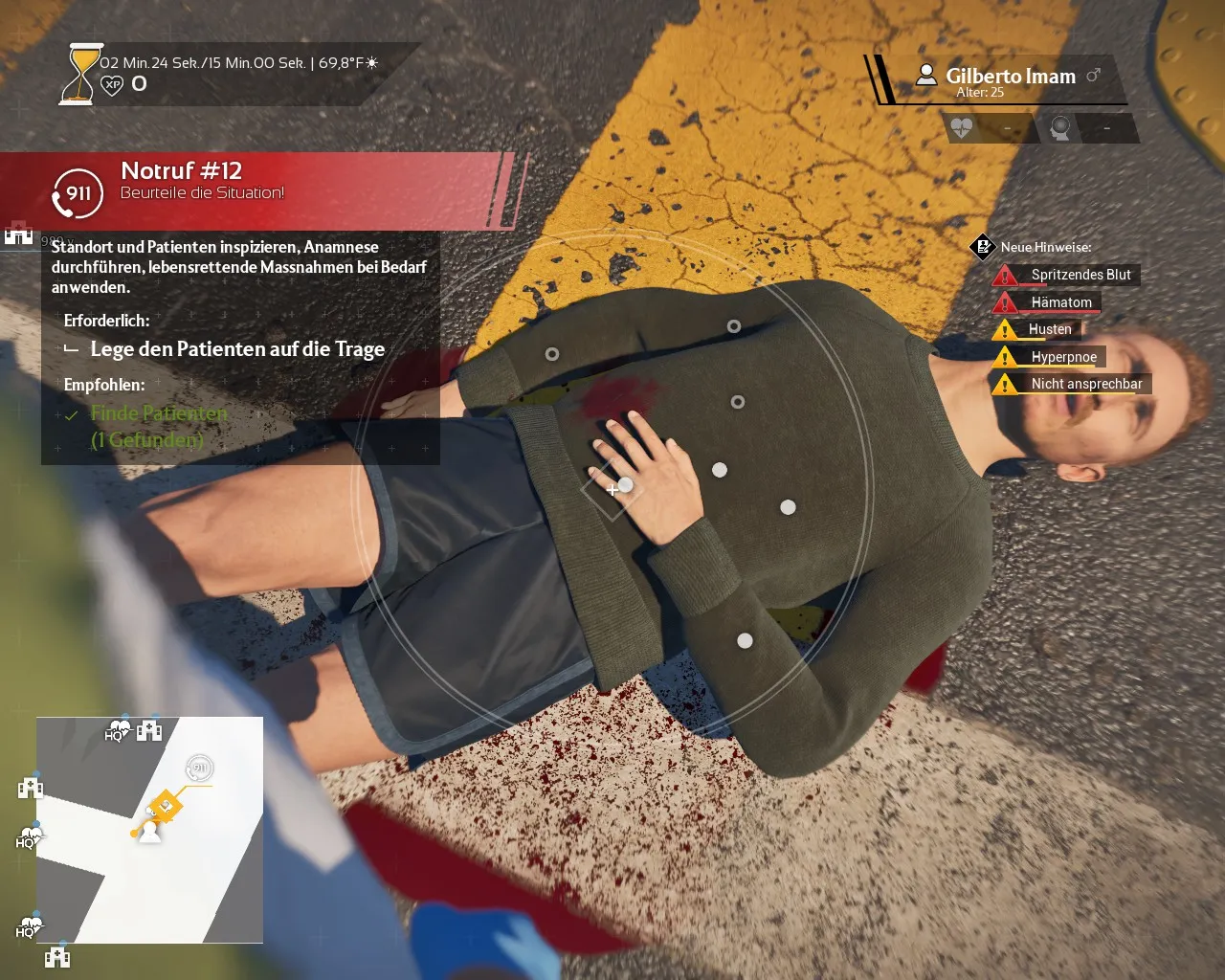Image resolution: width=1225 pixels, height=980 pixels.
Task: Open patient Gilberto Imam's info panel
Action: [1010, 78]
